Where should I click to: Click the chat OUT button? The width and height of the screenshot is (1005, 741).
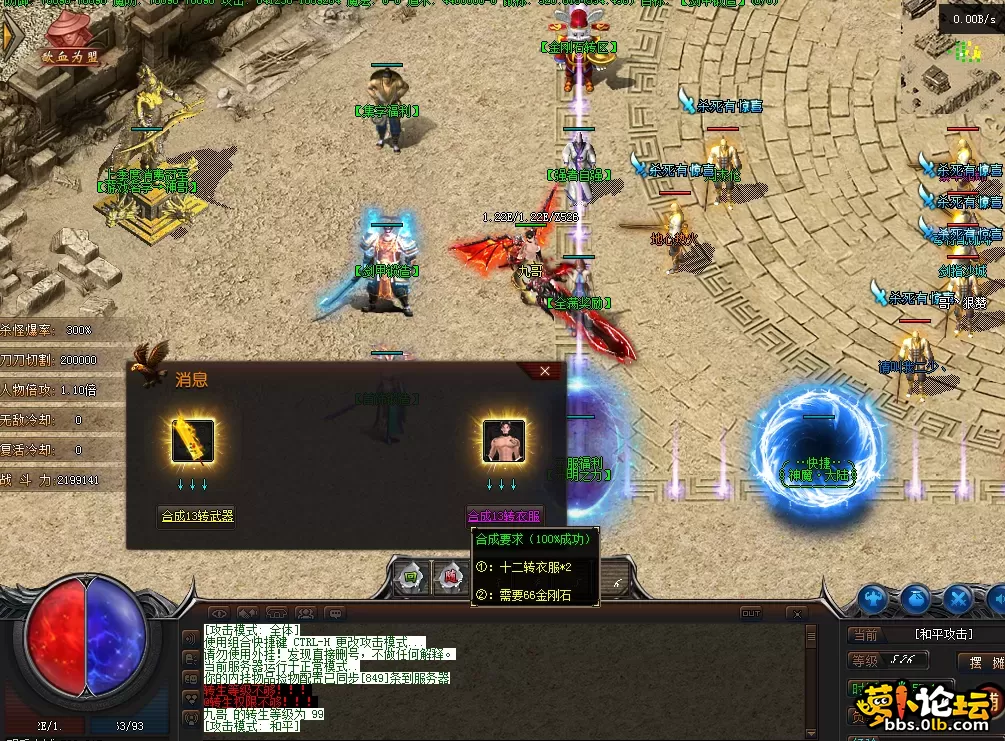(x=750, y=613)
